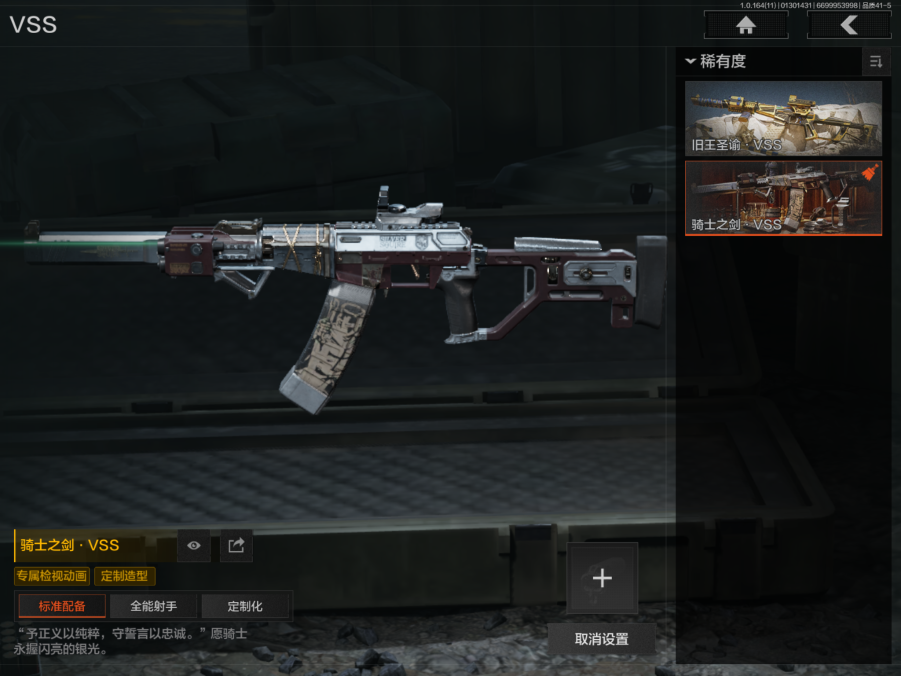
Task: Share this weapon skin
Action: [236, 545]
